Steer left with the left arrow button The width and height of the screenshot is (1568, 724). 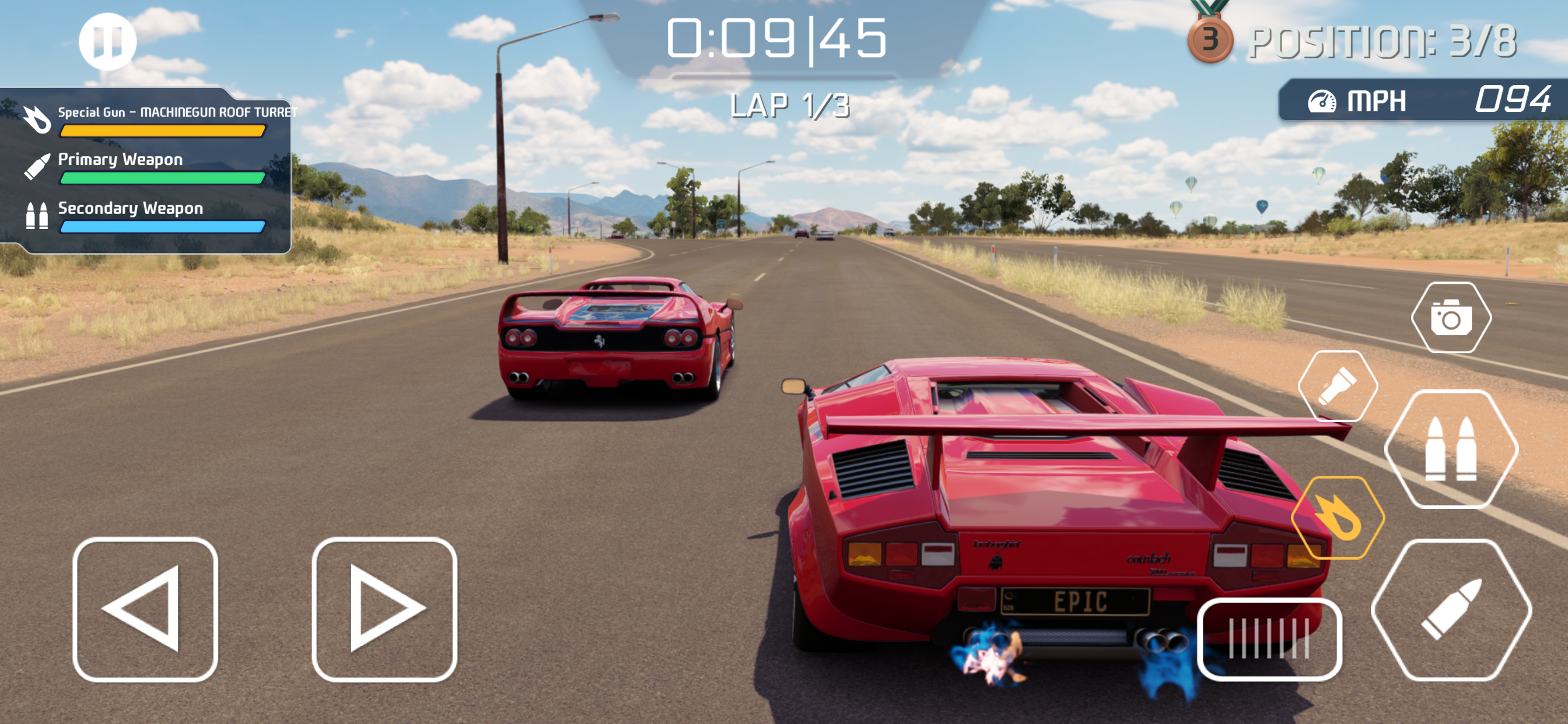tap(145, 609)
